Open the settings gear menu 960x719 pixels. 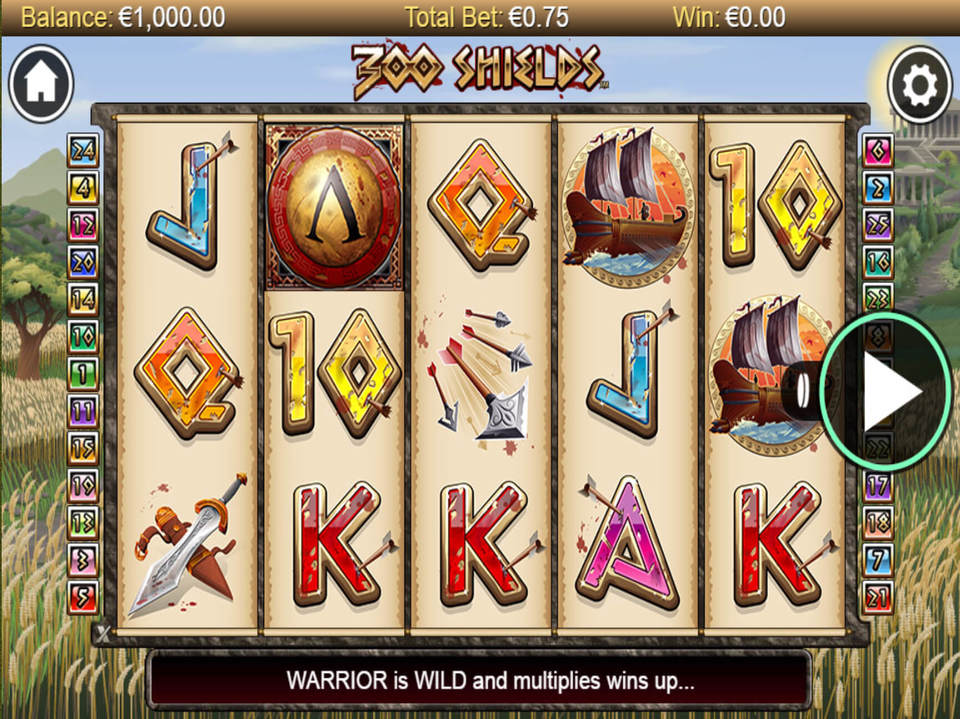pos(918,85)
